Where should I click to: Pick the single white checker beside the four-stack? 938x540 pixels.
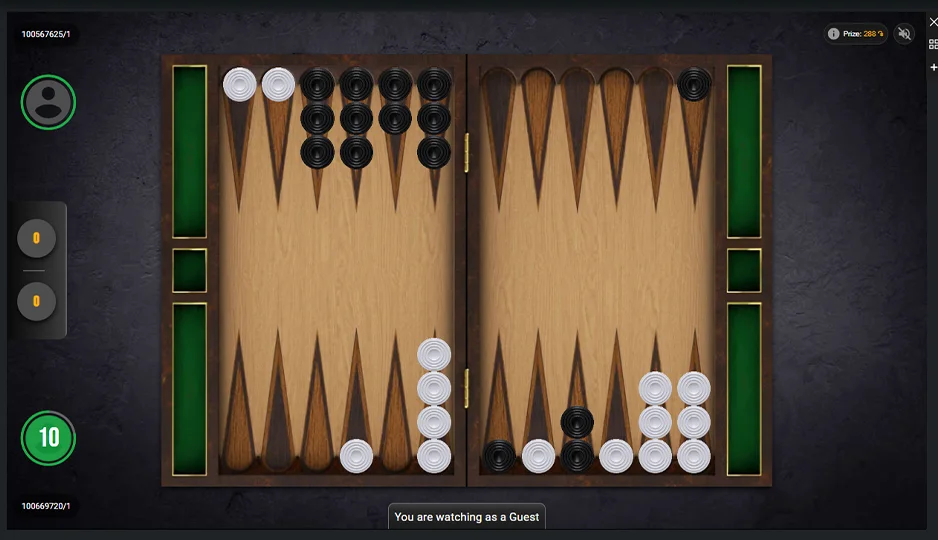pyautogui.click(x=357, y=456)
